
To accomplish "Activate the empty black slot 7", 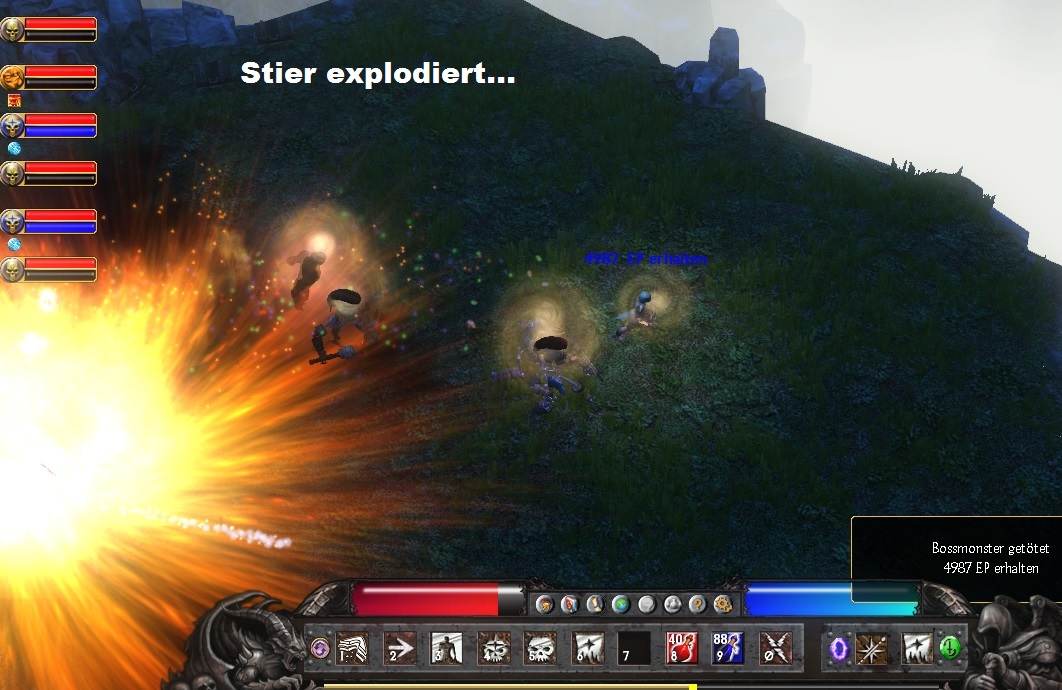I will 633,648.
